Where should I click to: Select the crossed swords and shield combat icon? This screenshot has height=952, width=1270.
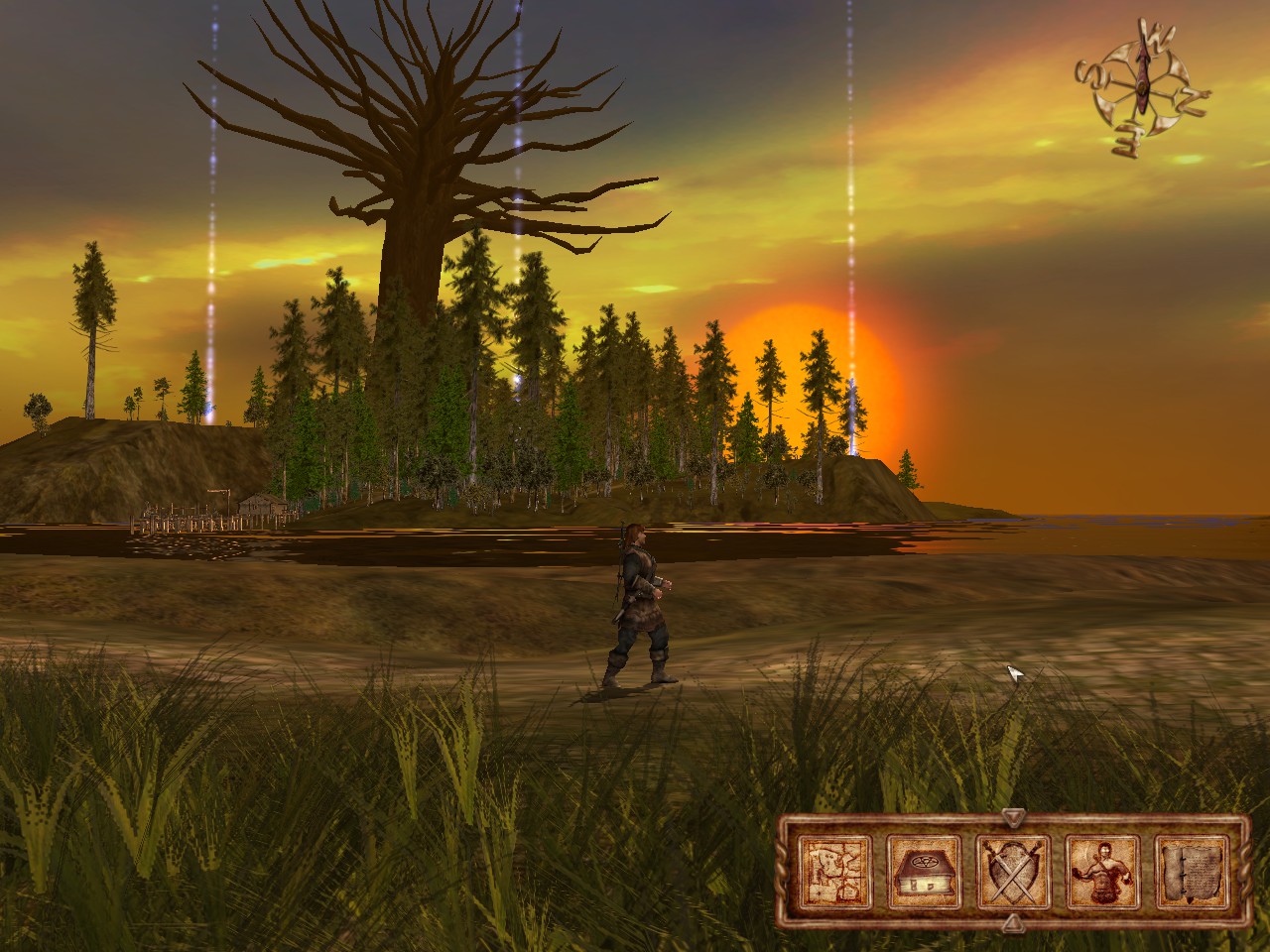tap(1012, 869)
